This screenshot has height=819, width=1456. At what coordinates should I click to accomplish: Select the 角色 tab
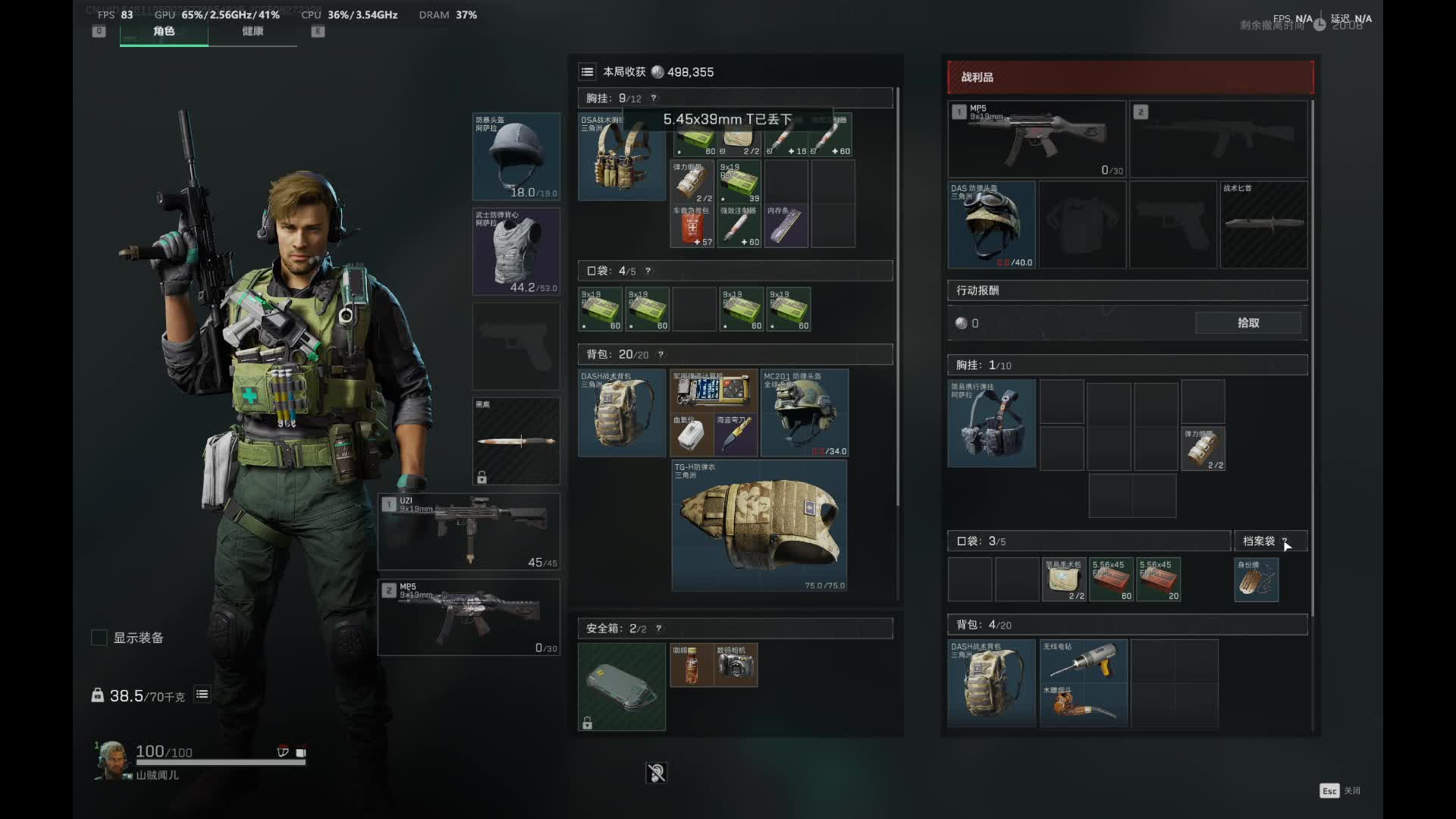pos(164,31)
